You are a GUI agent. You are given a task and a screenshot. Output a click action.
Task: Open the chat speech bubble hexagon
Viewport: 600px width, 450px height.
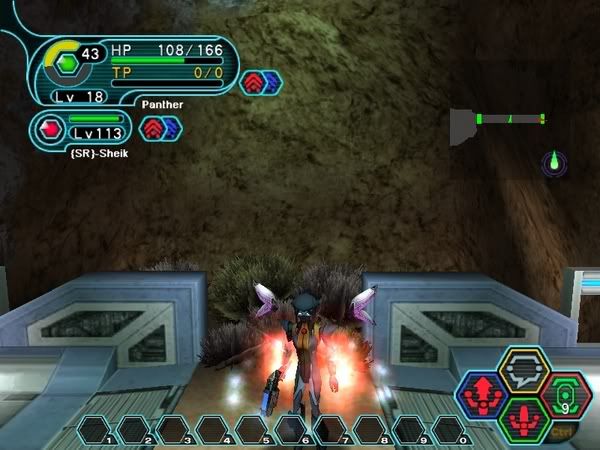524,372
